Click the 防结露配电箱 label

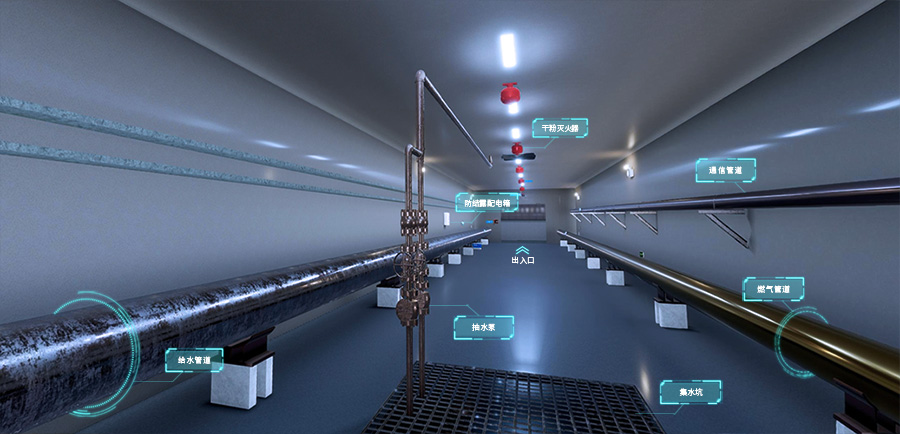coord(488,203)
